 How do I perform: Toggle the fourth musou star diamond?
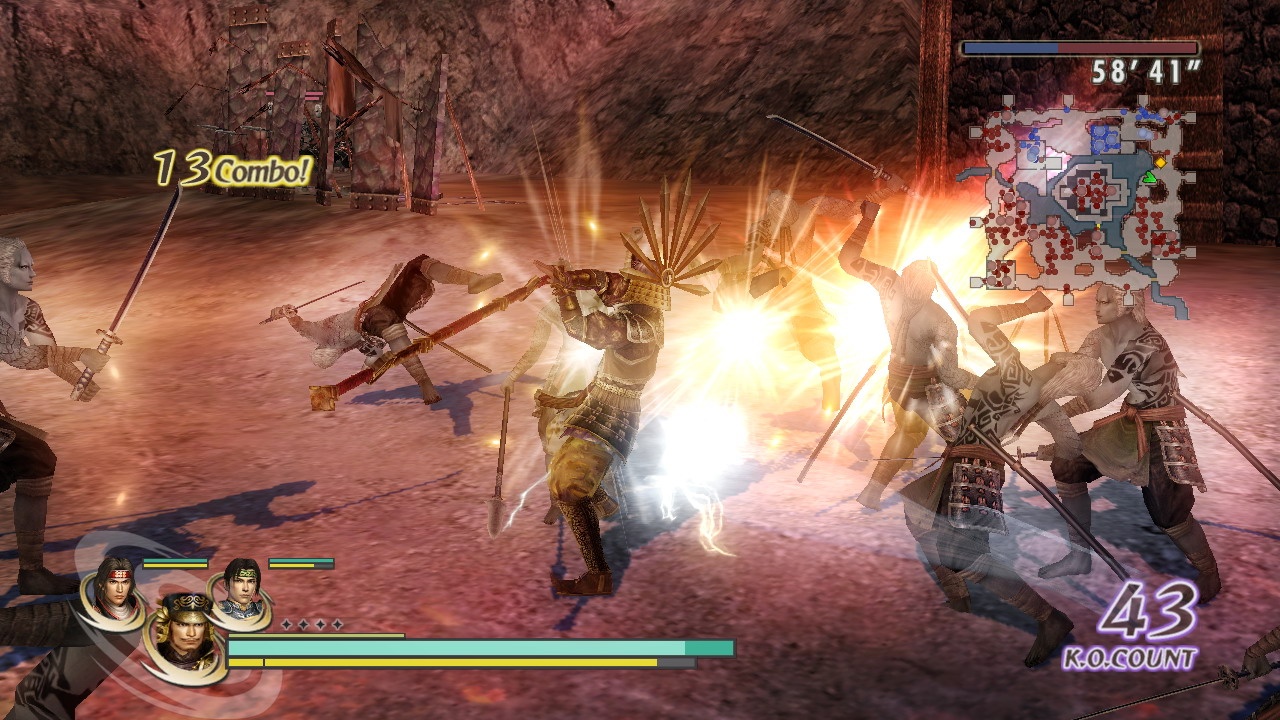point(339,625)
